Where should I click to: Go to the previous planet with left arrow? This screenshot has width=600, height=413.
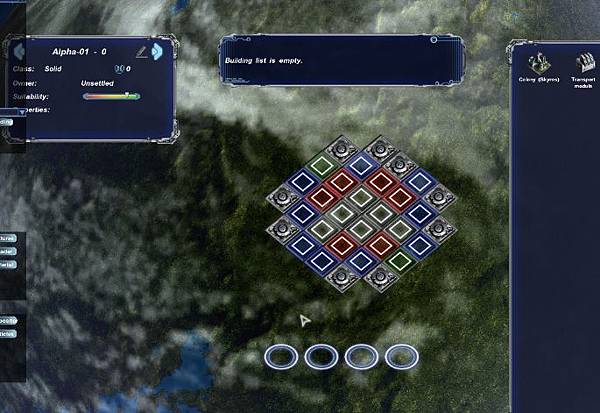click(17, 50)
